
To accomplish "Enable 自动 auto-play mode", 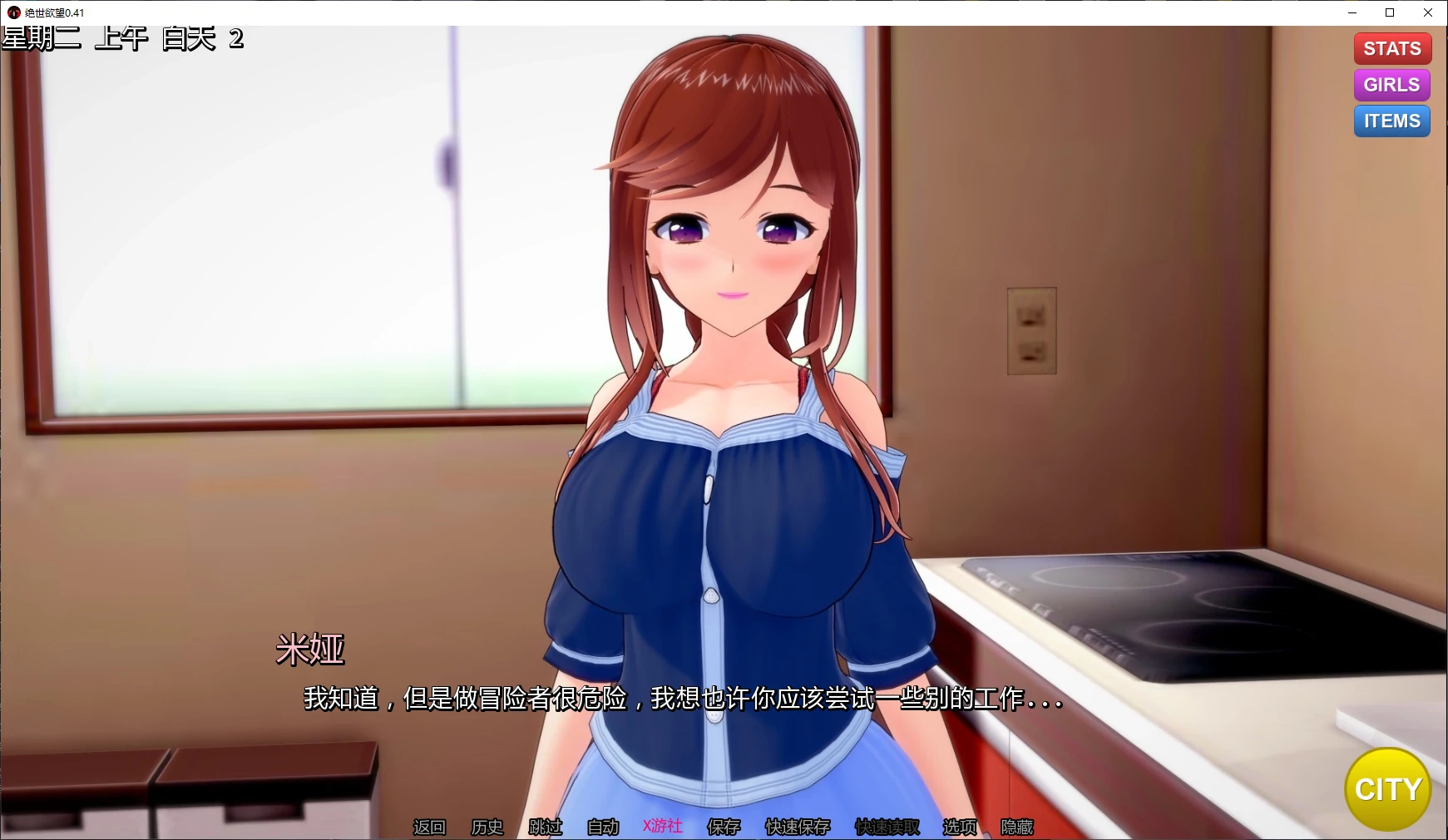I will coord(603,828).
